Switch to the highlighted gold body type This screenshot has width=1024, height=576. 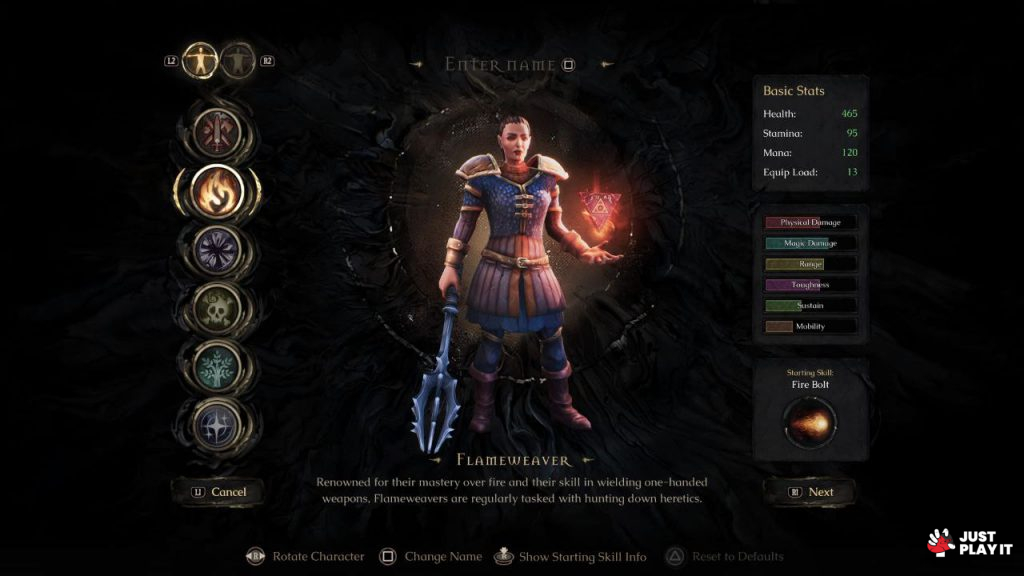(202, 61)
